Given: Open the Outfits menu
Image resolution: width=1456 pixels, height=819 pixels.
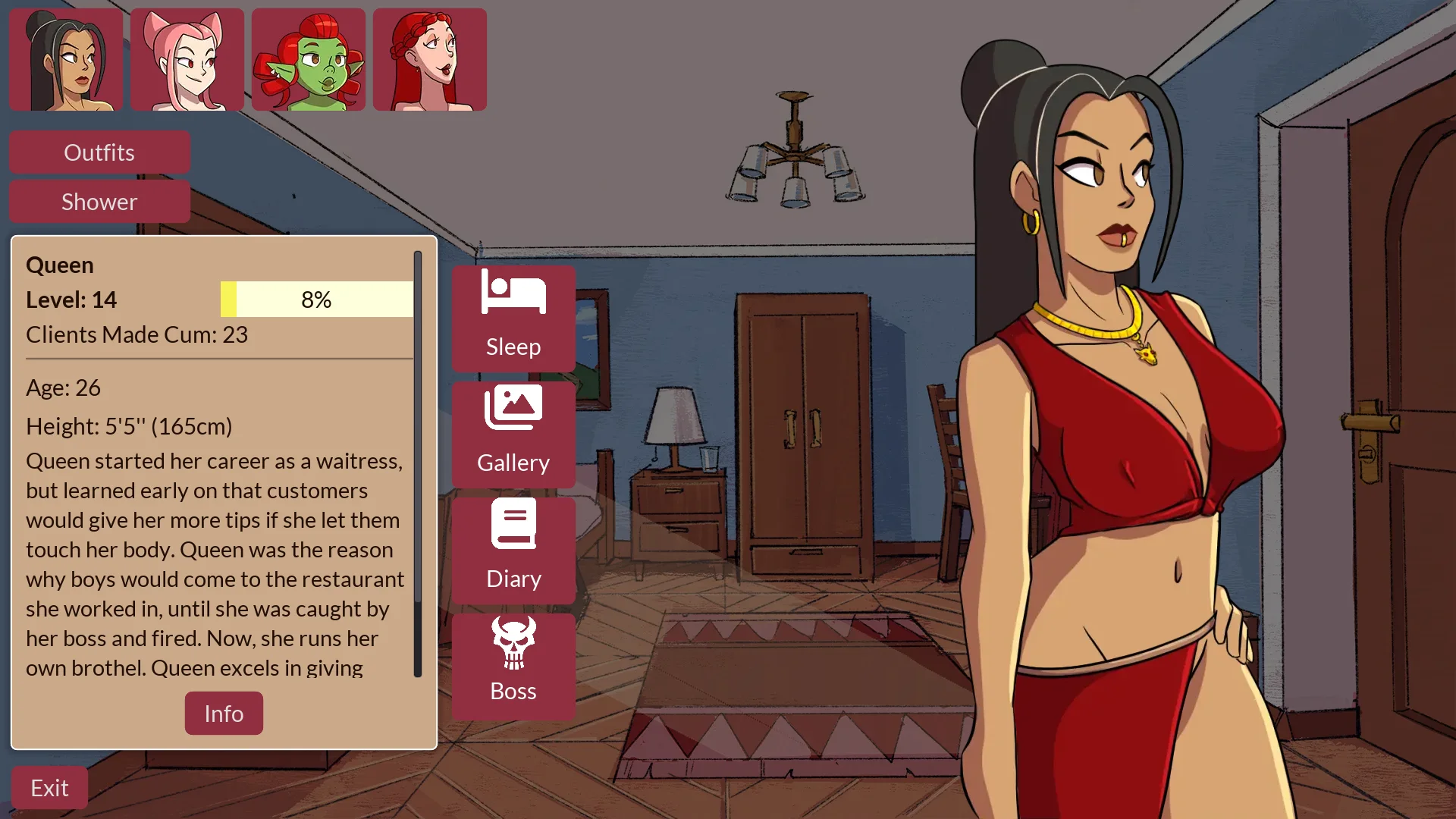Looking at the screenshot, I should pyautogui.click(x=99, y=152).
